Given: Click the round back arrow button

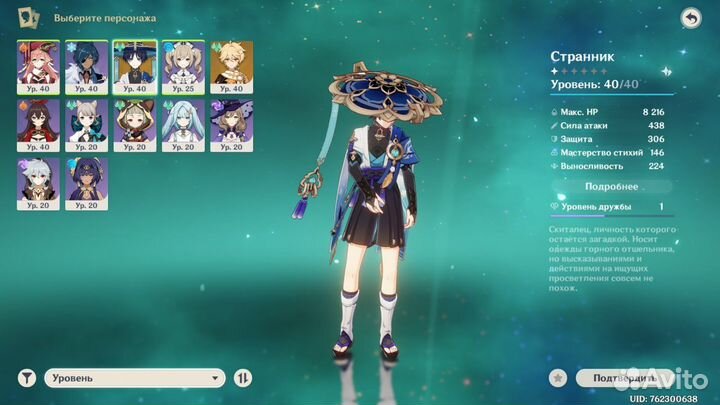Looking at the screenshot, I should point(690,18).
